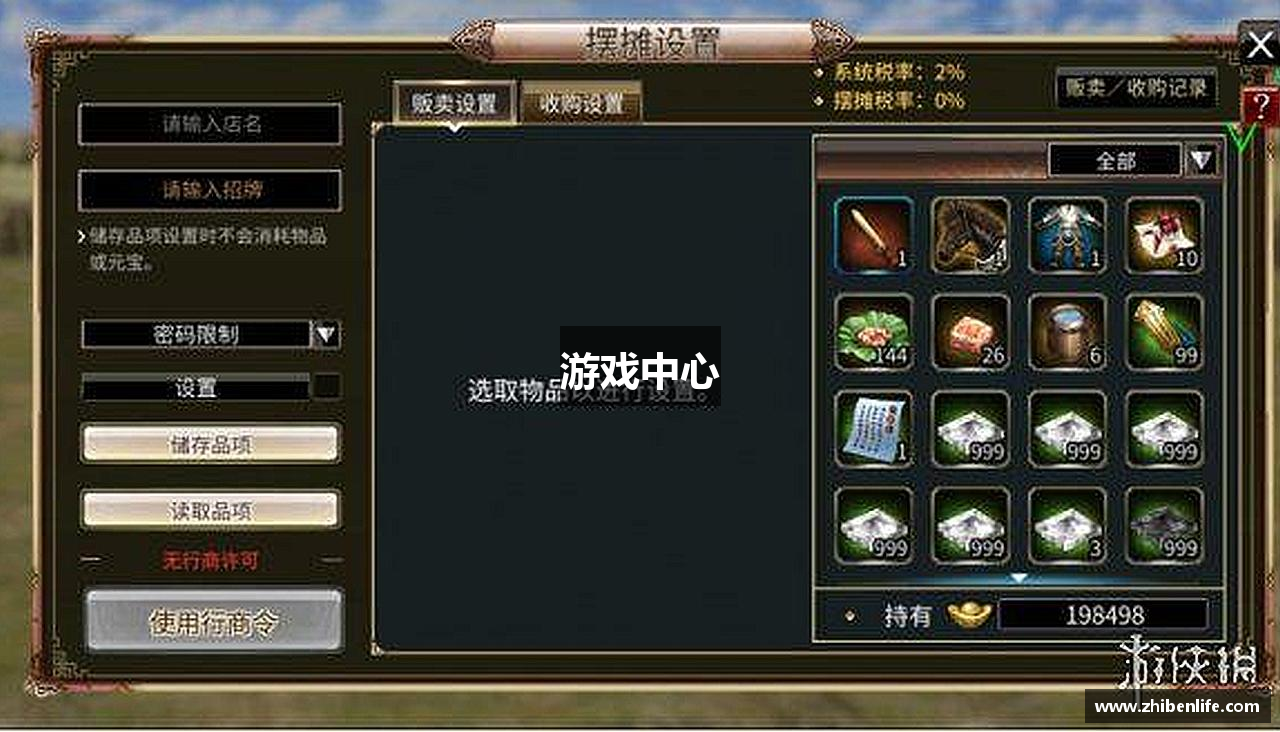Open help with the red question mark icon
Viewport: 1280px width, 732px height.
tap(1262, 103)
